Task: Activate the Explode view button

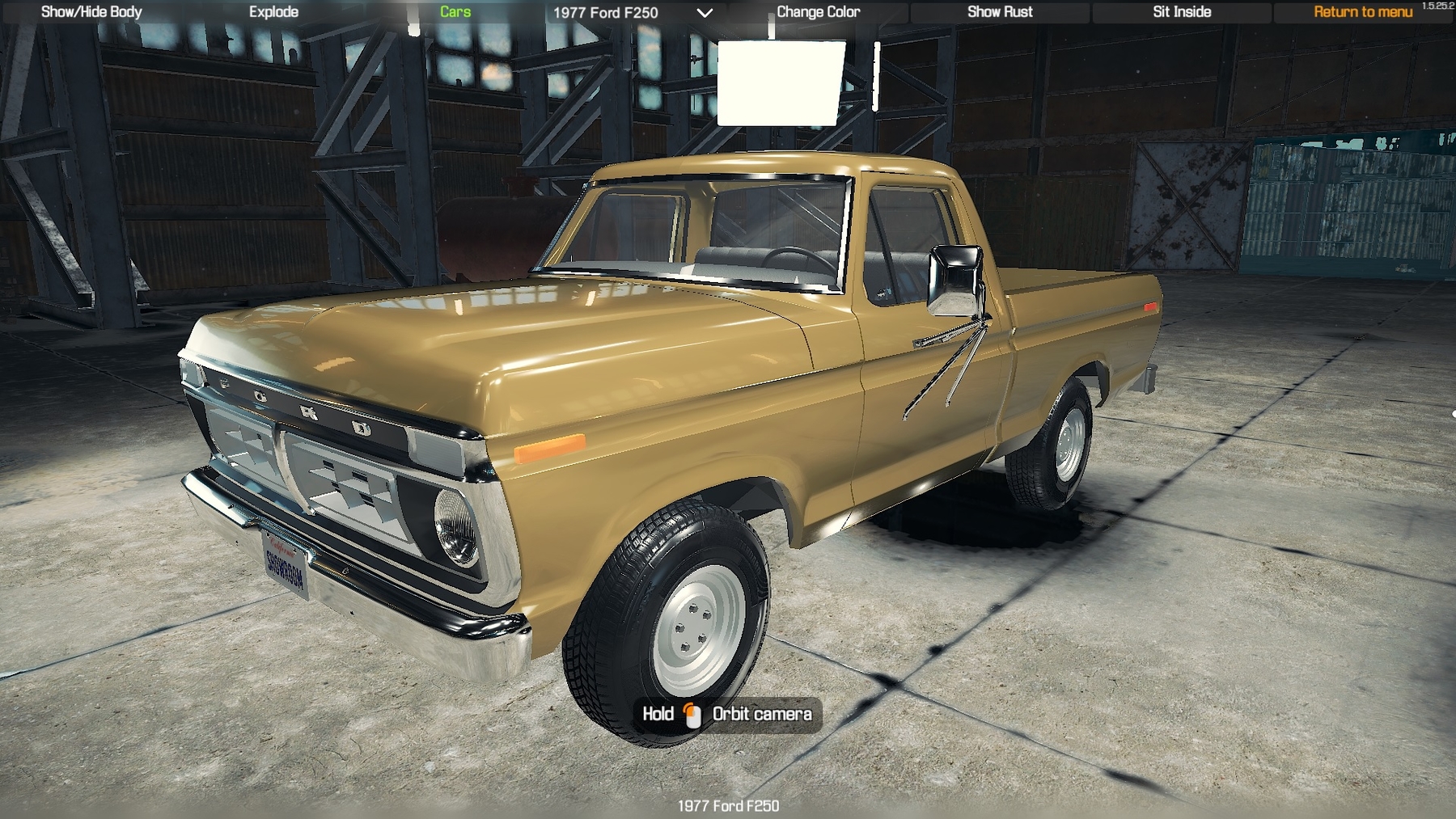Action: click(273, 12)
